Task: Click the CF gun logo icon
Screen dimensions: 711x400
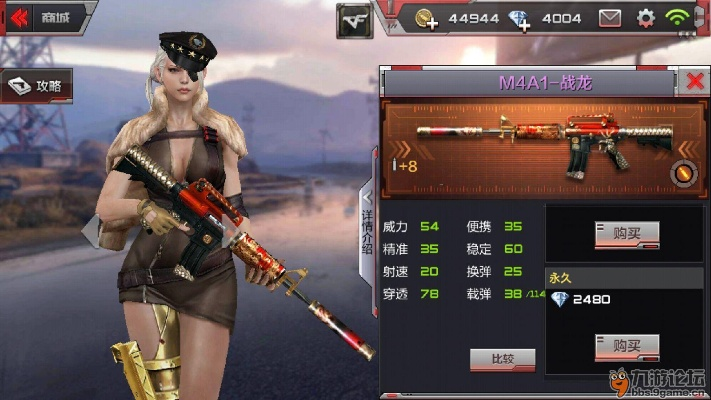Action: [x=354, y=19]
